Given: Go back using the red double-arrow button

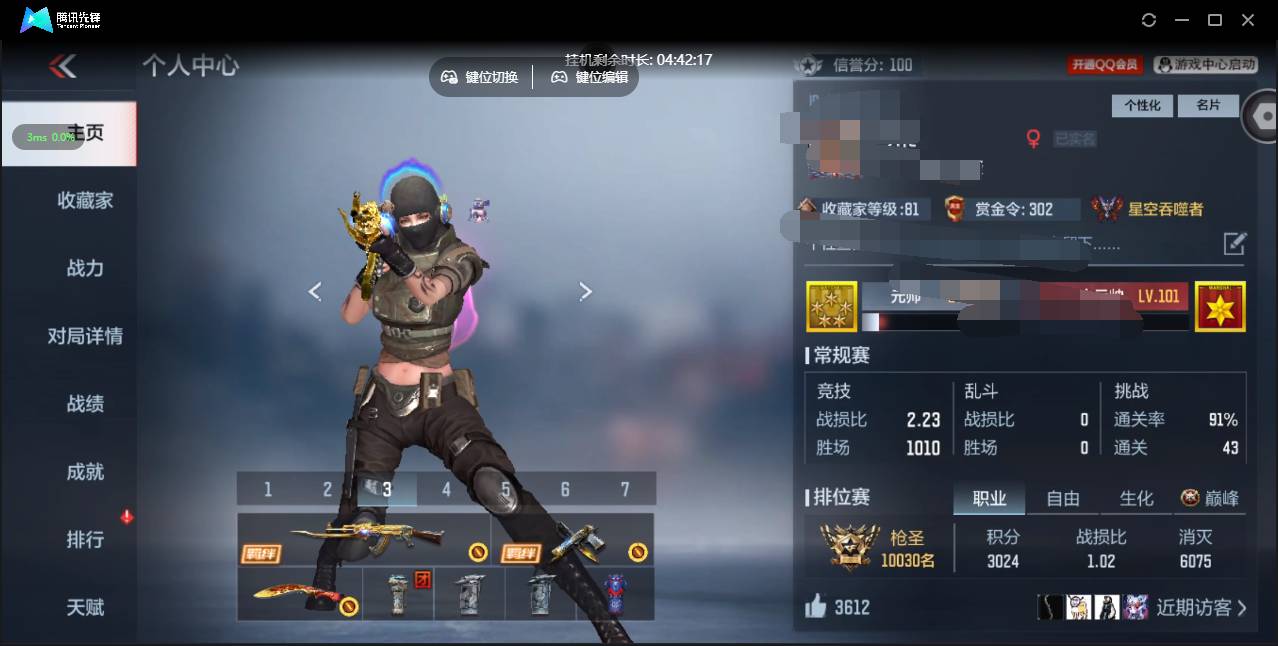Looking at the screenshot, I should tap(63, 67).
